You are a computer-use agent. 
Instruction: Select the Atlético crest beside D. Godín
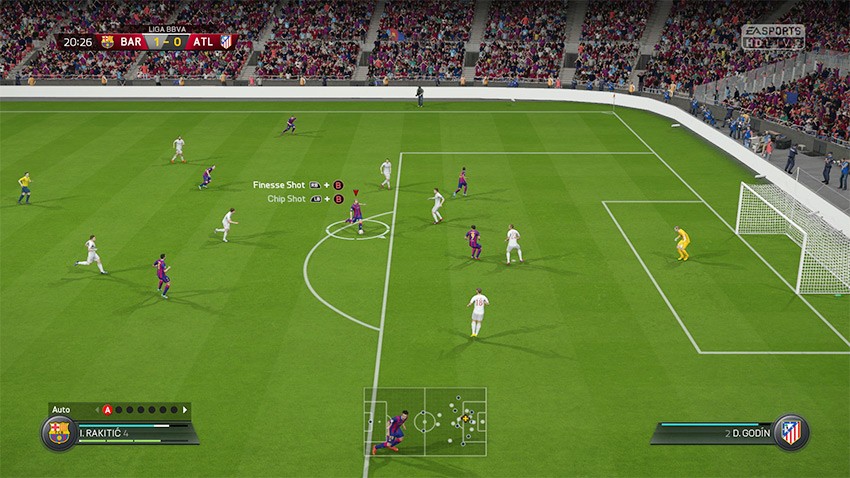(791, 432)
